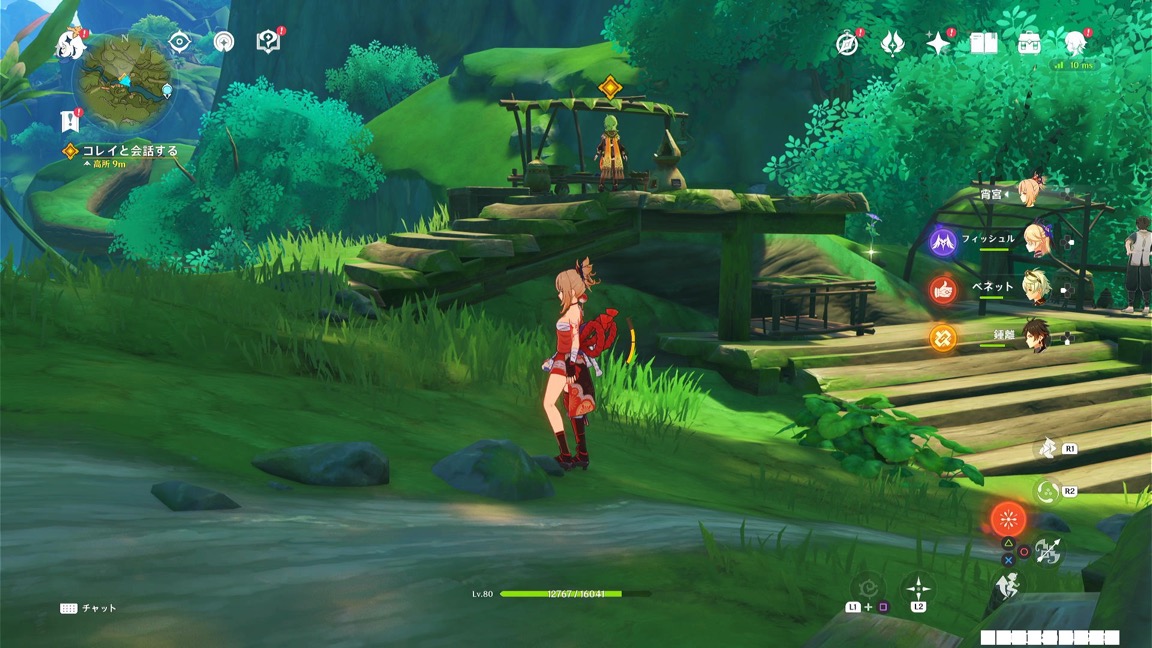The image size is (1152, 648).
Task: Open the character menu head icon
Action: (1074, 43)
